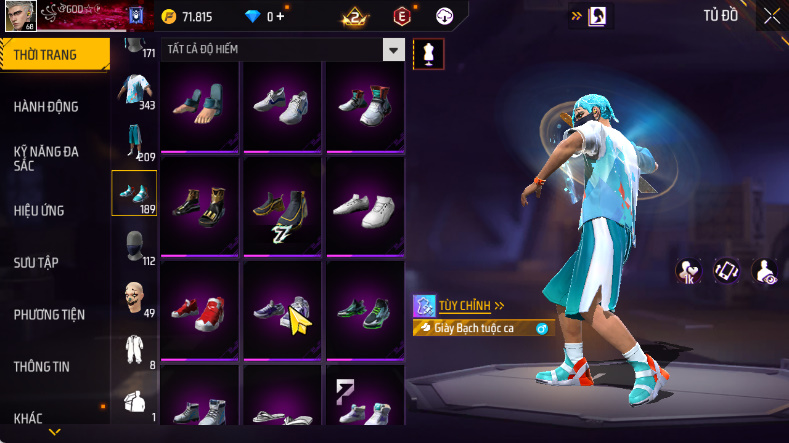The image size is (789, 443).
Task: Open the face category showing 49 items
Action: [x=133, y=299]
